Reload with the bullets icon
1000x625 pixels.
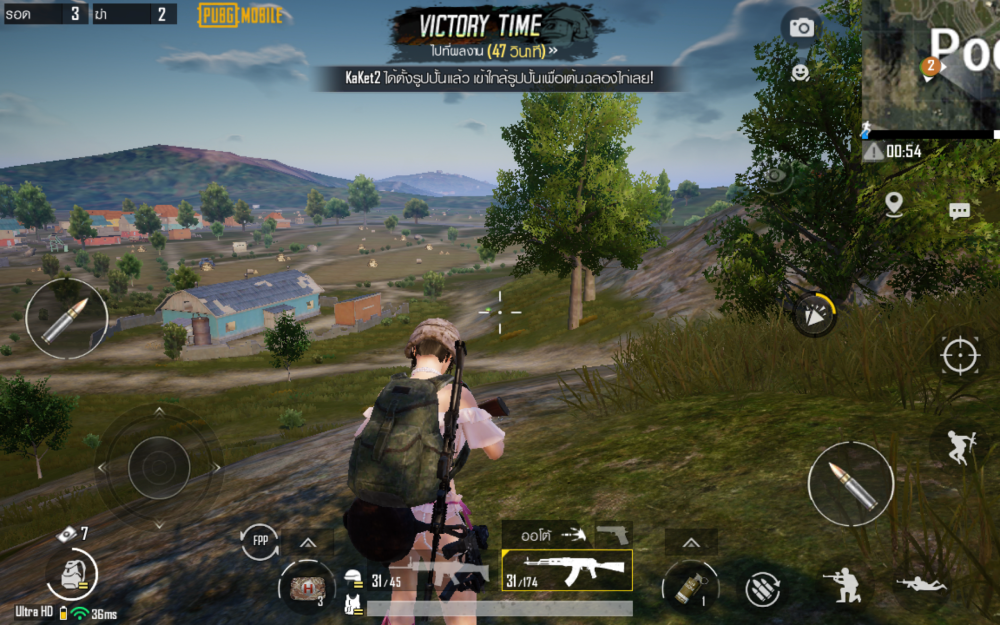tap(764, 587)
